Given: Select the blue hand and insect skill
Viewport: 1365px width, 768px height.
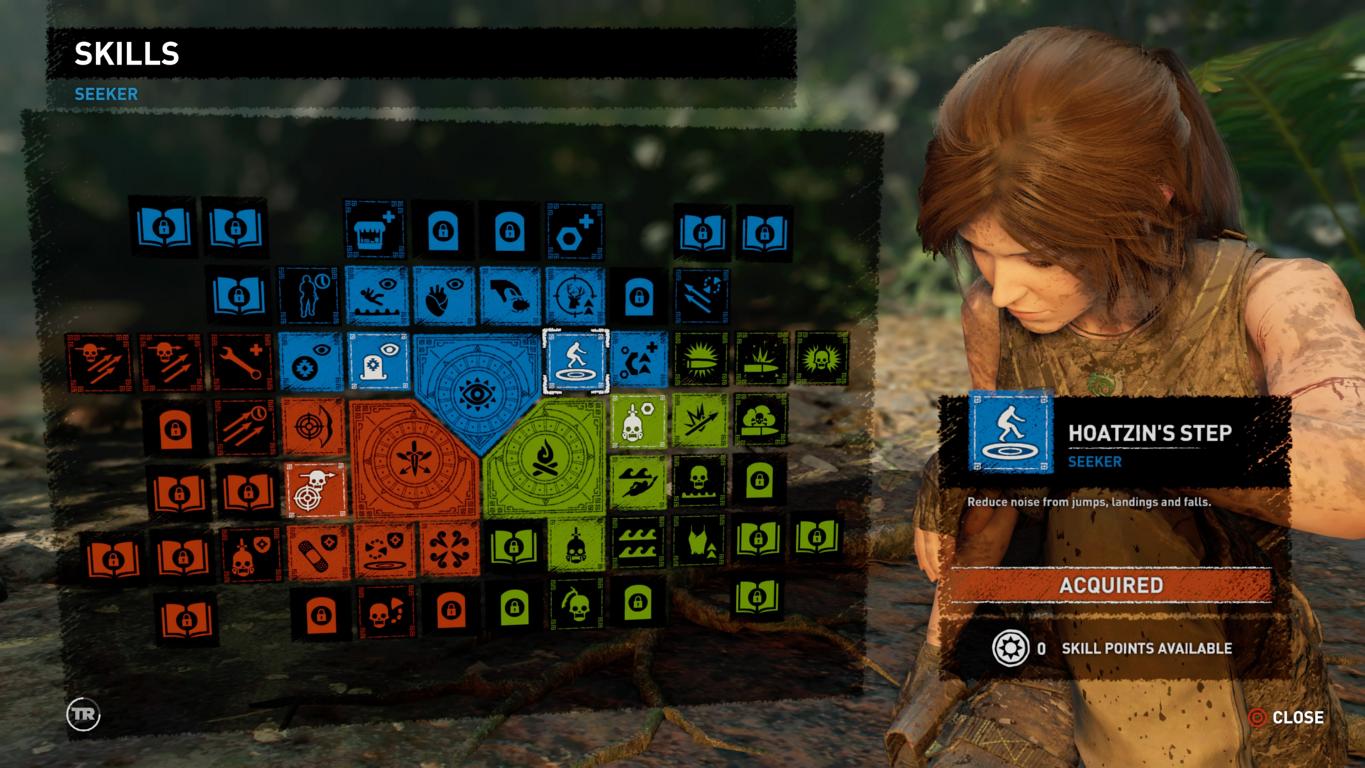Looking at the screenshot, I should click(509, 296).
